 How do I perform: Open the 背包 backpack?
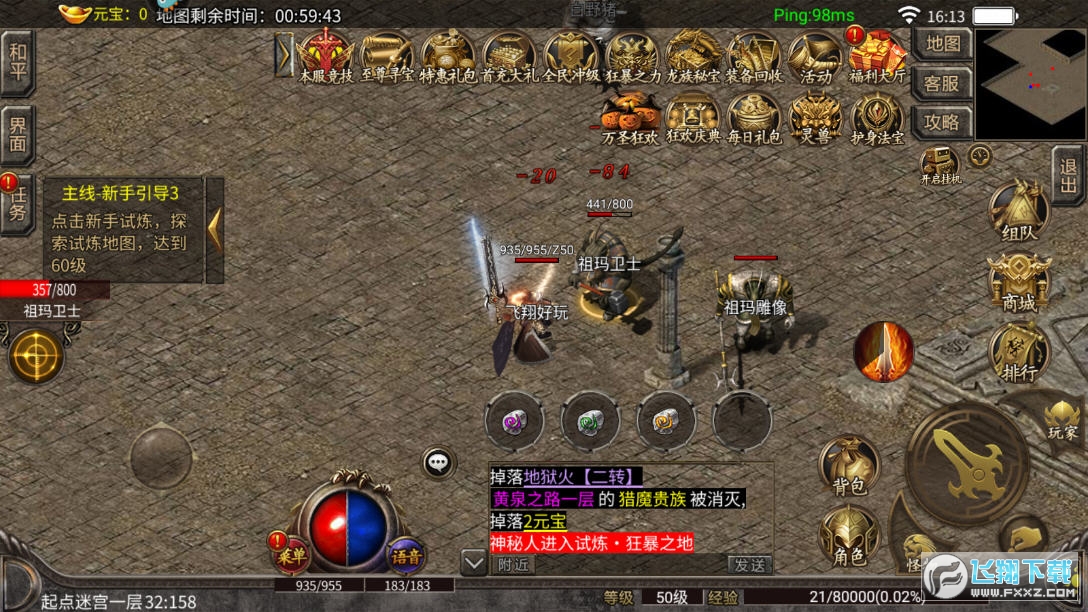pos(848,468)
